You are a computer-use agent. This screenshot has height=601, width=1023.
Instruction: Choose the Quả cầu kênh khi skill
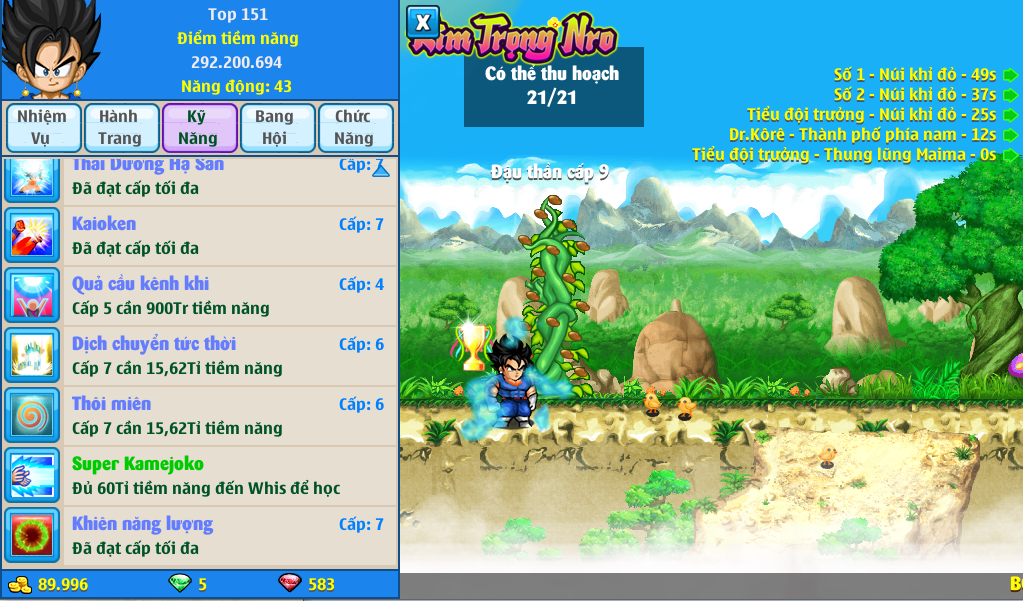200,296
